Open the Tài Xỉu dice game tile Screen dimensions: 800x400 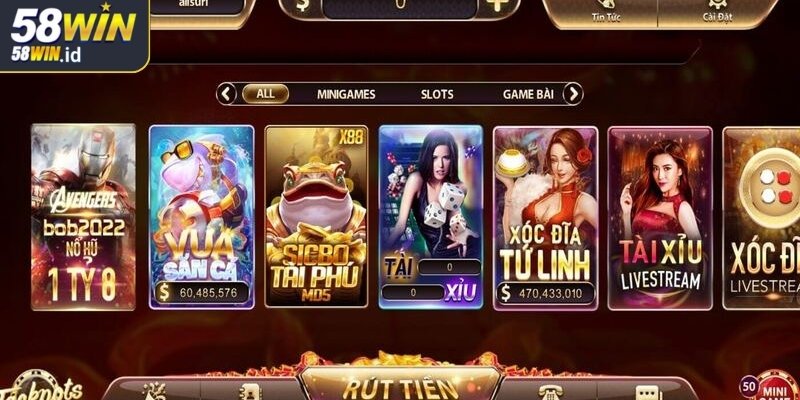click(431, 217)
